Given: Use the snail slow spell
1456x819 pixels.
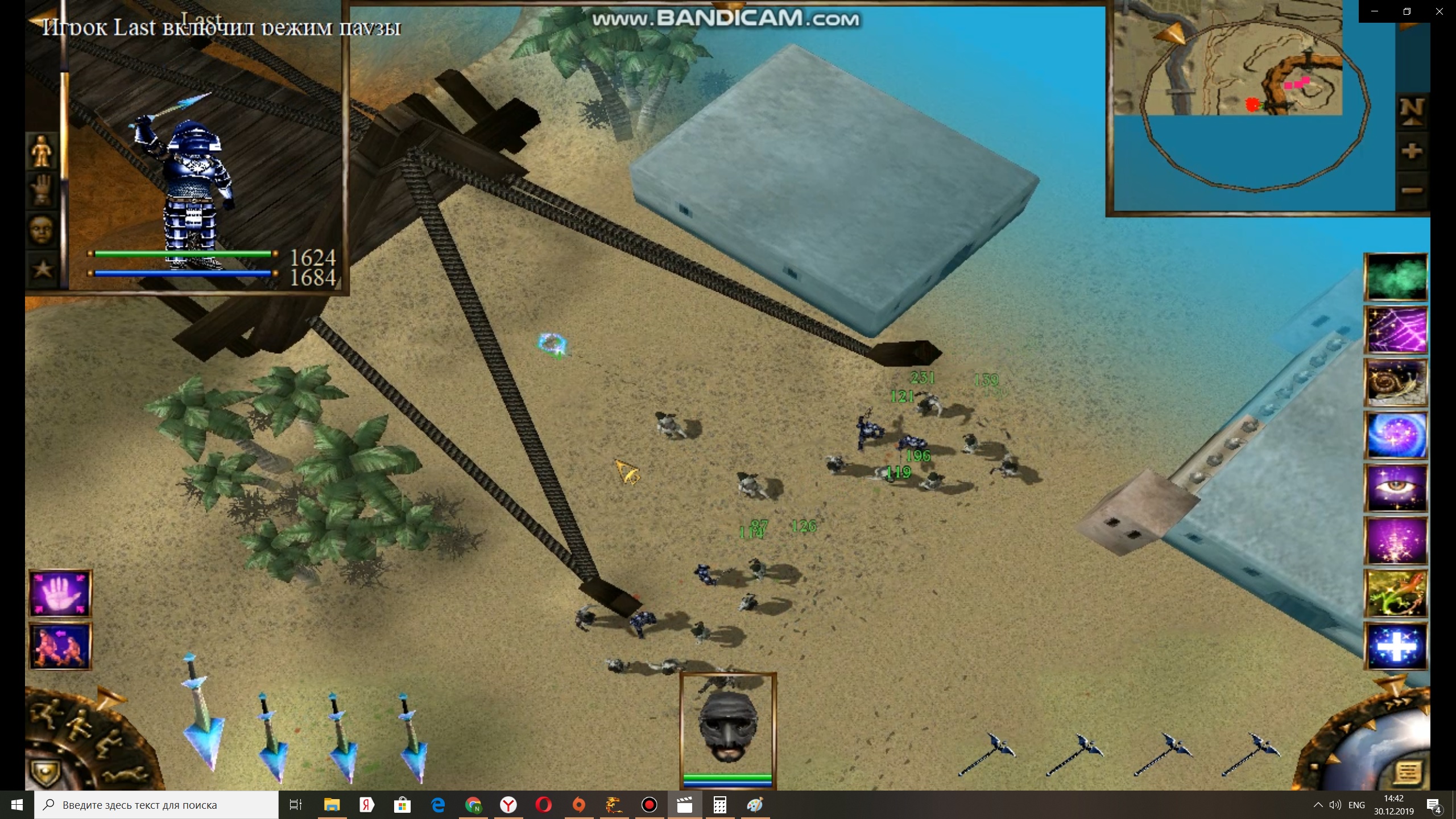Looking at the screenshot, I should click(x=1396, y=382).
